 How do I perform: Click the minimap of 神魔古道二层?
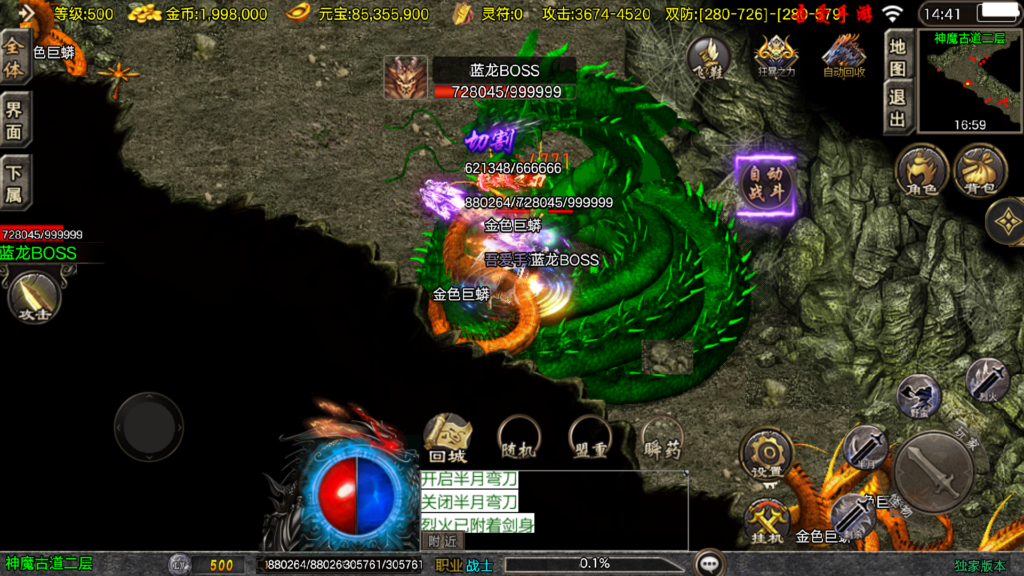[x=969, y=82]
